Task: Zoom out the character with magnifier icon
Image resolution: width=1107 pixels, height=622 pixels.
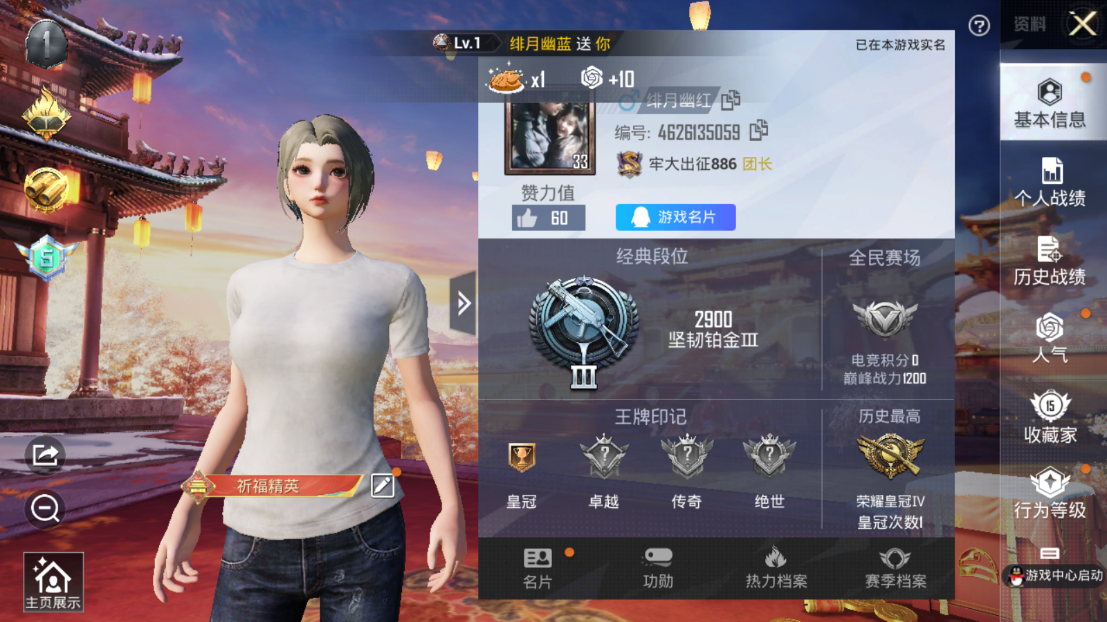Action: (45, 509)
